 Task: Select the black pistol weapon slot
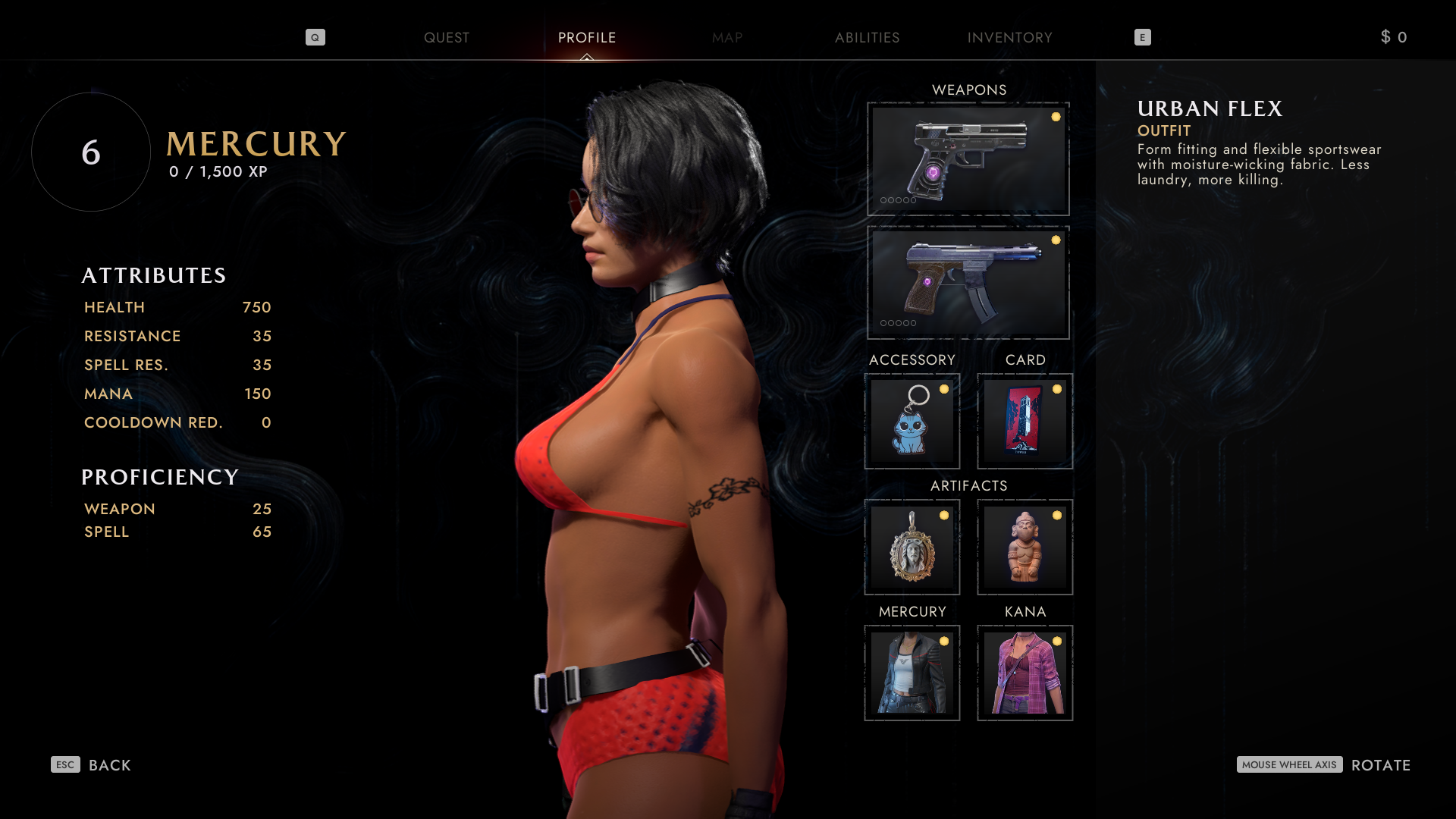(x=968, y=159)
